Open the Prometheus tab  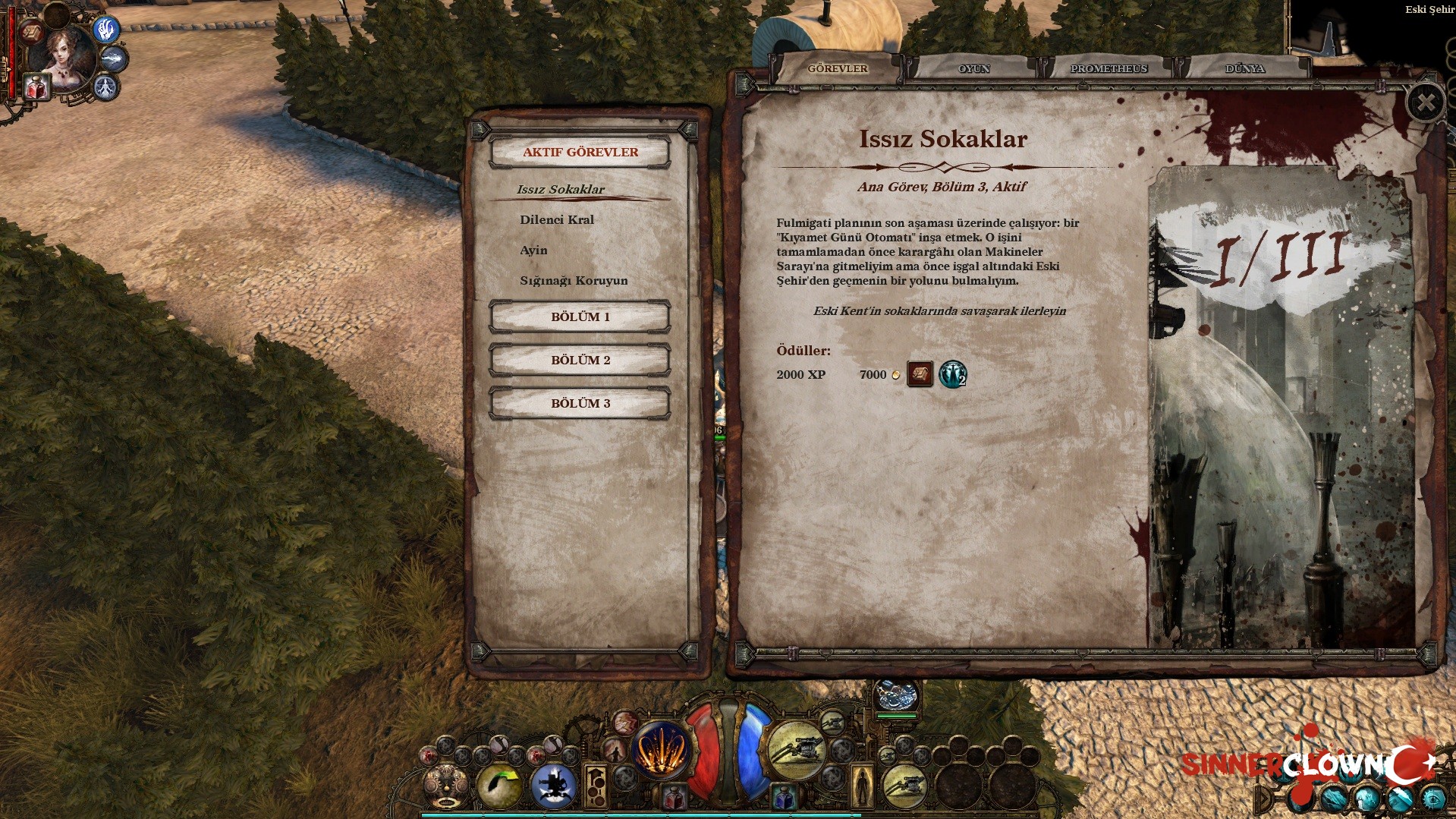pyautogui.click(x=1108, y=69)
